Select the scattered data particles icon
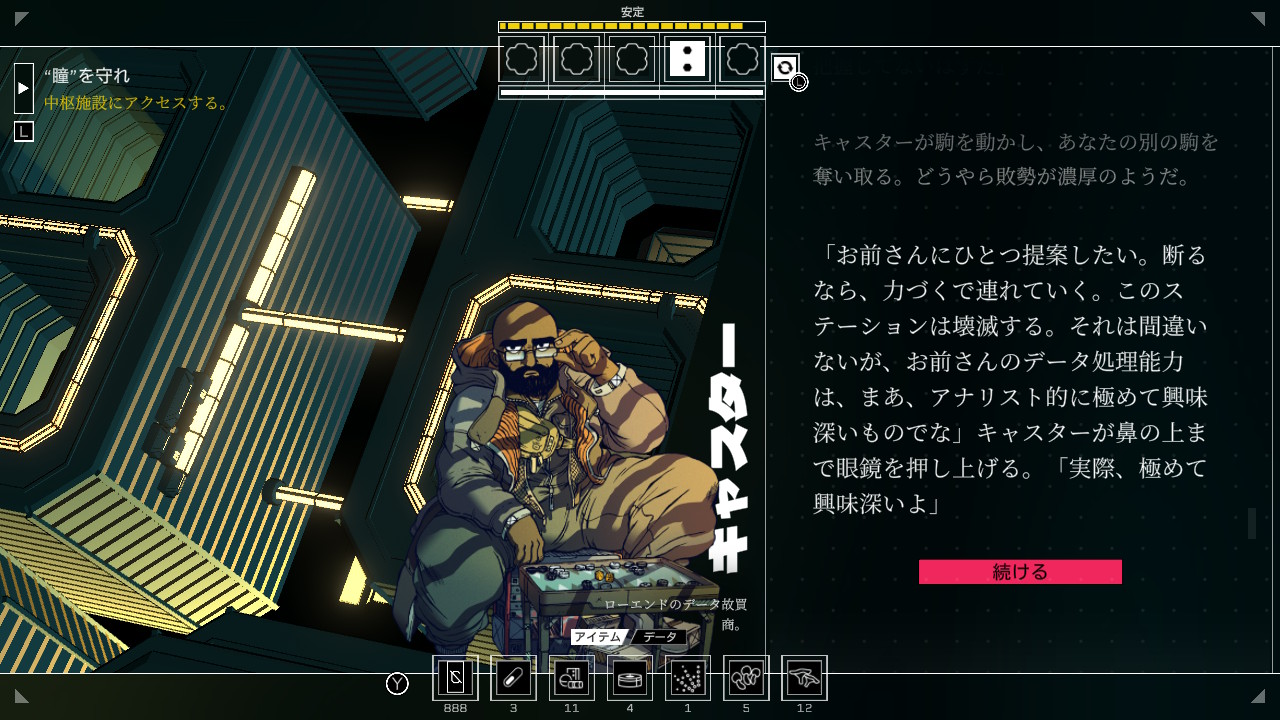Image resolution: width=1280 pixels, height=720 pixels. pos(687,678)
